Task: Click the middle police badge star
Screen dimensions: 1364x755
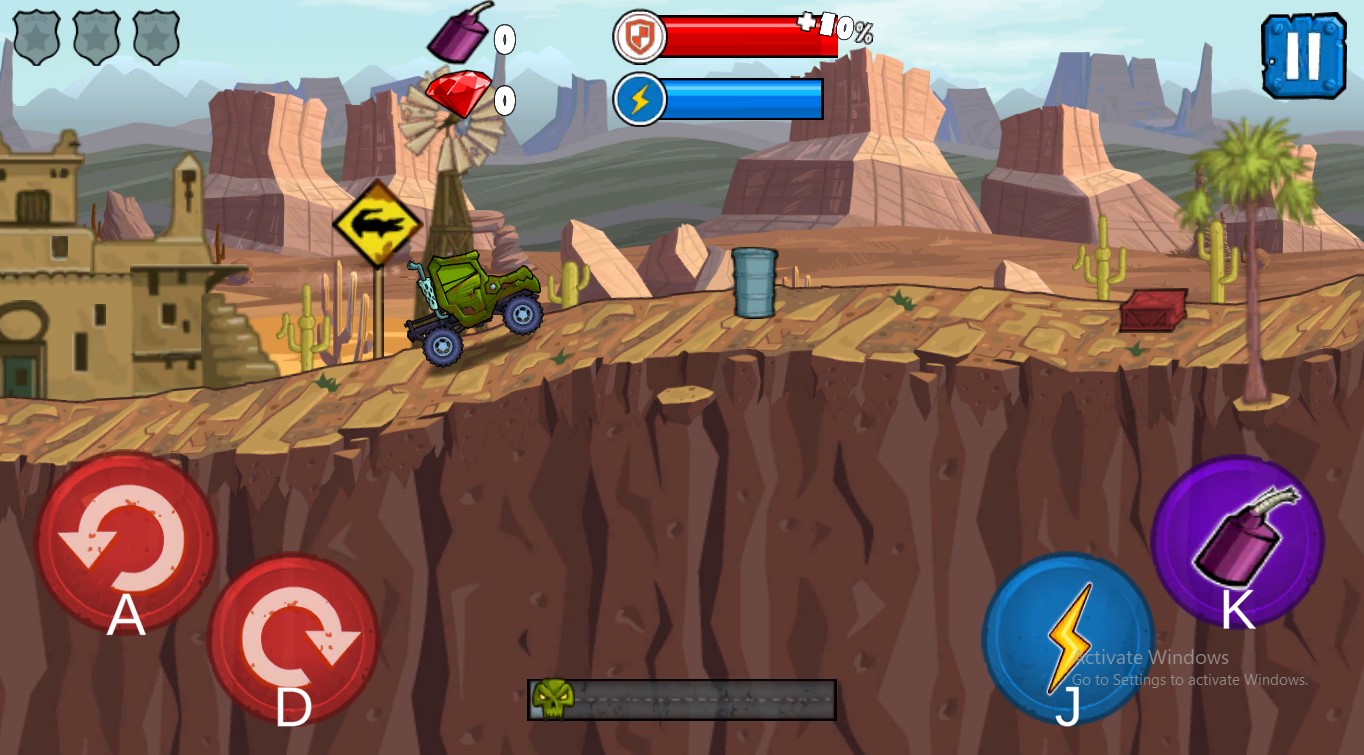Action: coord(97,37)
